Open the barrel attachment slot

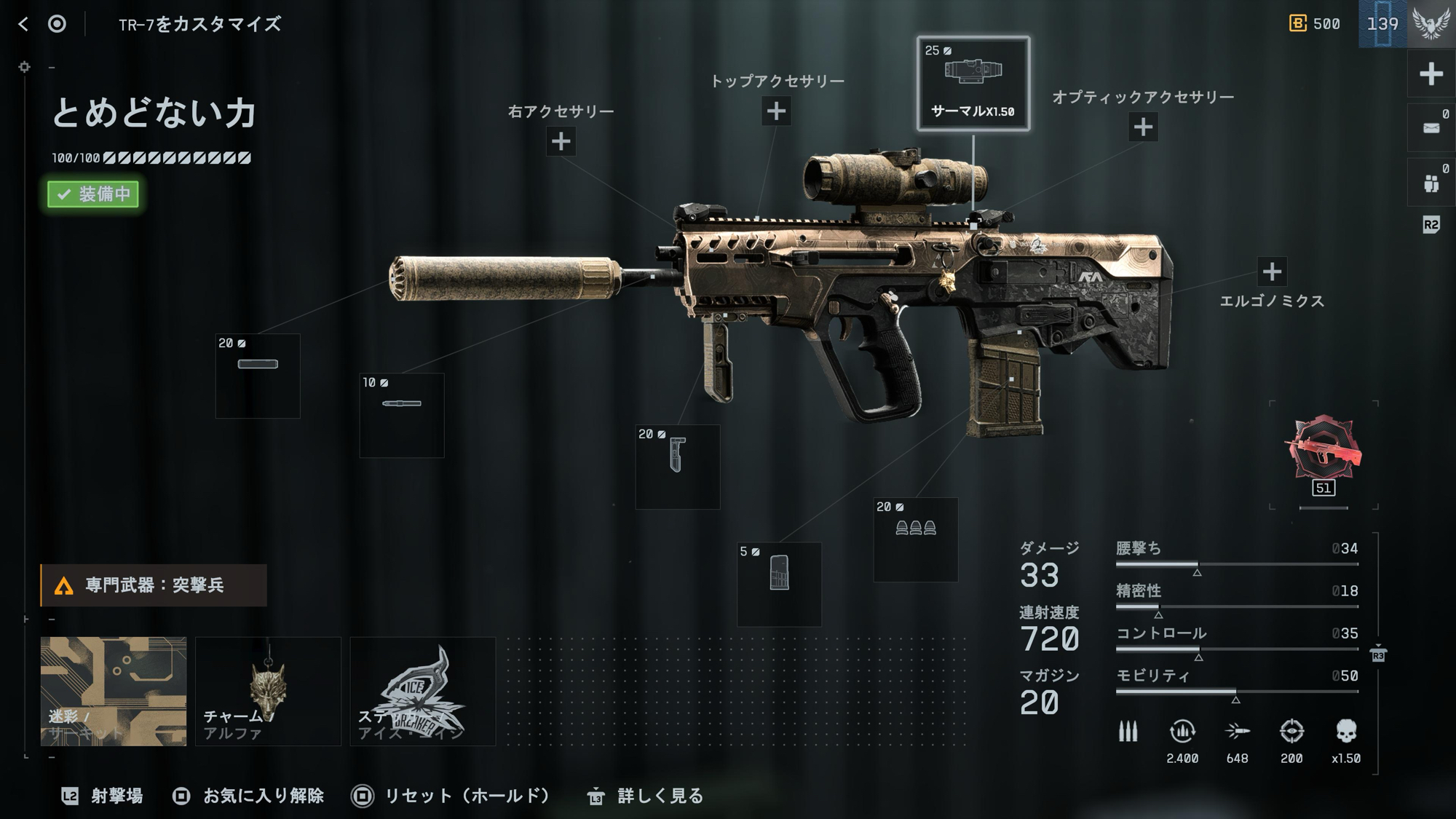(x=402, y=415)
